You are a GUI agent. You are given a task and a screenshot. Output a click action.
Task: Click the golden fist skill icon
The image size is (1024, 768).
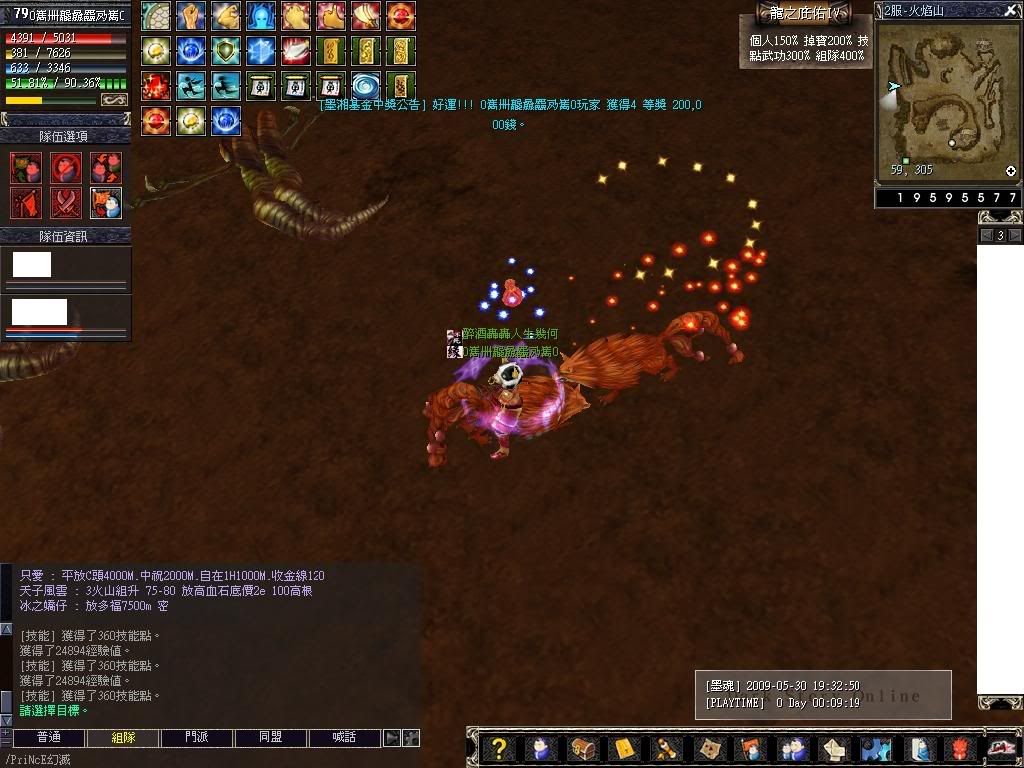coord(191,16)
